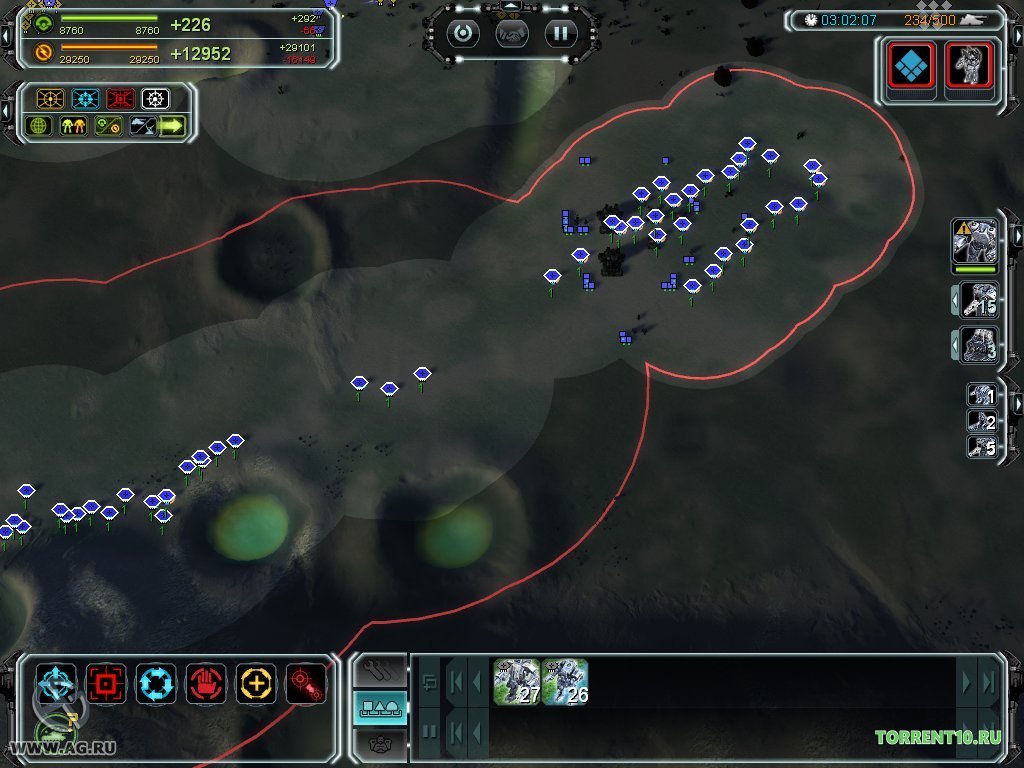This screenshot has height=768, width=1024.
Task: Activate the yellow plus-circle command
Action: click(256, 684)
